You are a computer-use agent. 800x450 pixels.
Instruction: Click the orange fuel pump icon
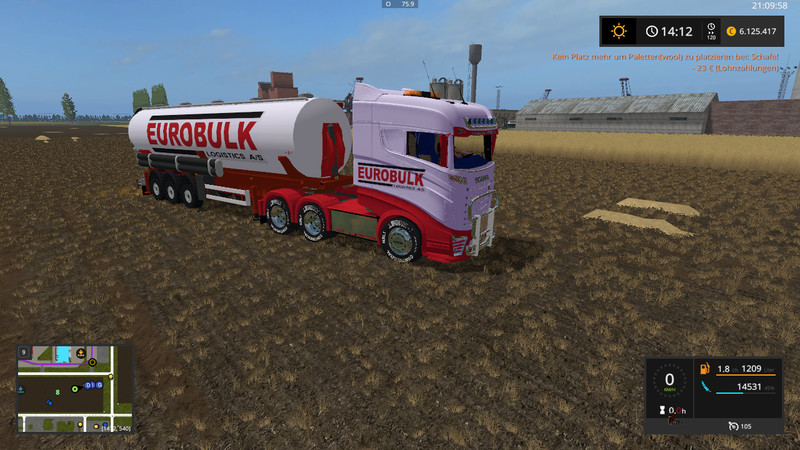coord(705,370)
